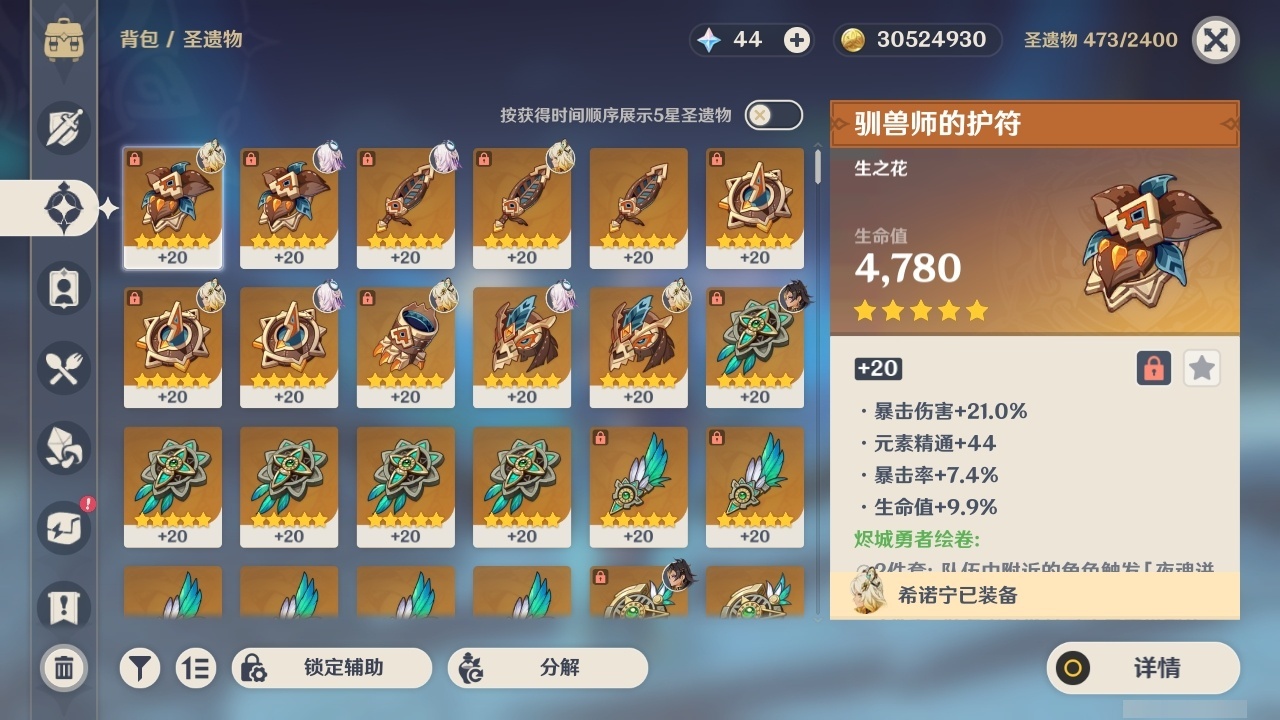Viewport: 1280px width, 720px height.
Task: Open the character profile card icon
Action: (62, 288)
